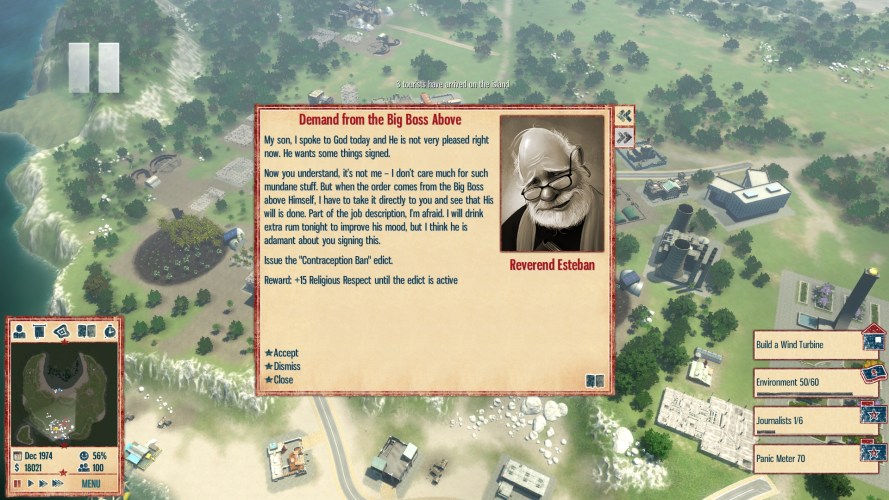
Task: Set game to fastest speed
Action: coord(55,483)
